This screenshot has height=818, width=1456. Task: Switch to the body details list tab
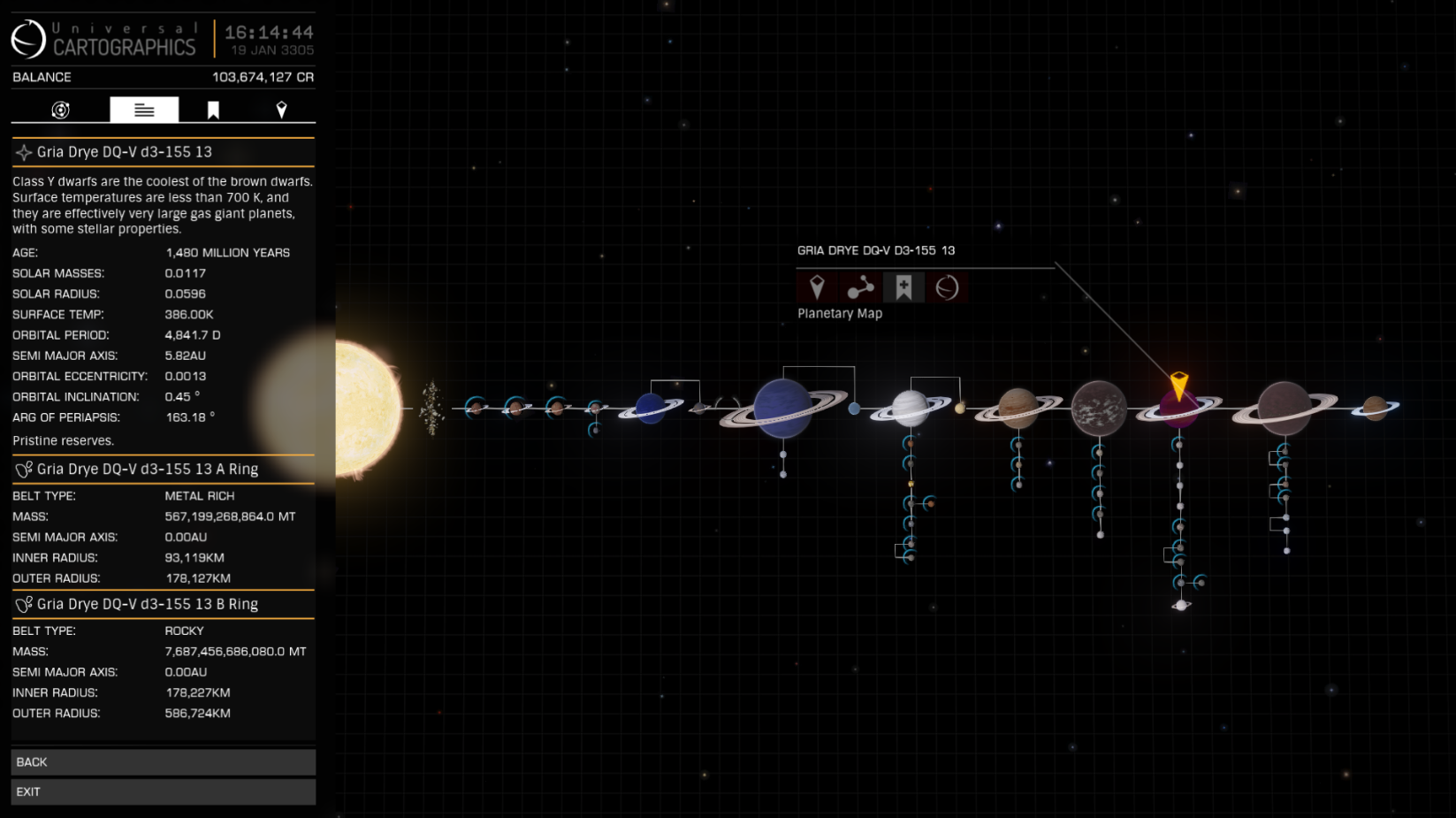[144, 110]
